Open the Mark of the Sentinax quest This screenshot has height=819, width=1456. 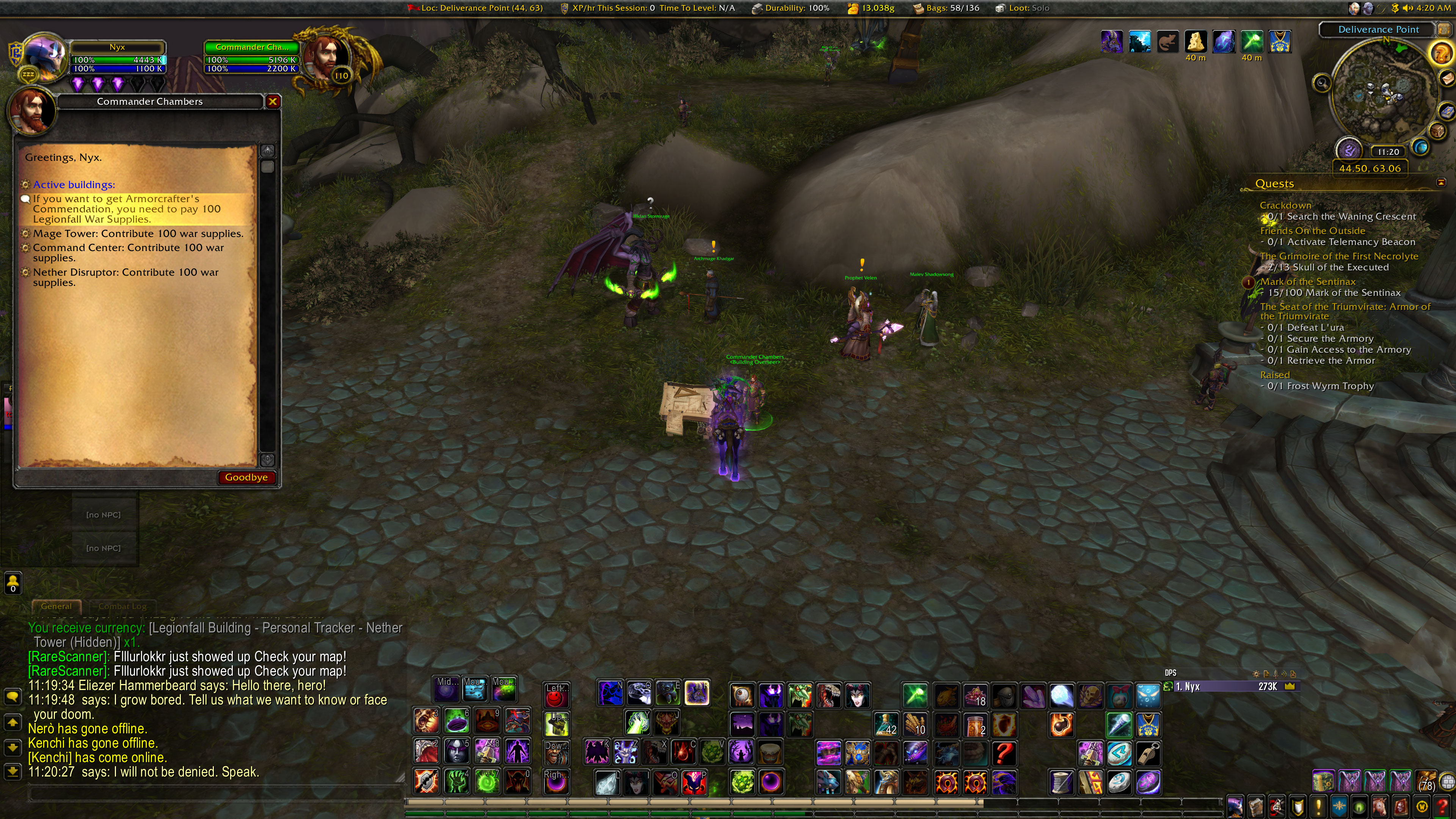point(1307,281)
